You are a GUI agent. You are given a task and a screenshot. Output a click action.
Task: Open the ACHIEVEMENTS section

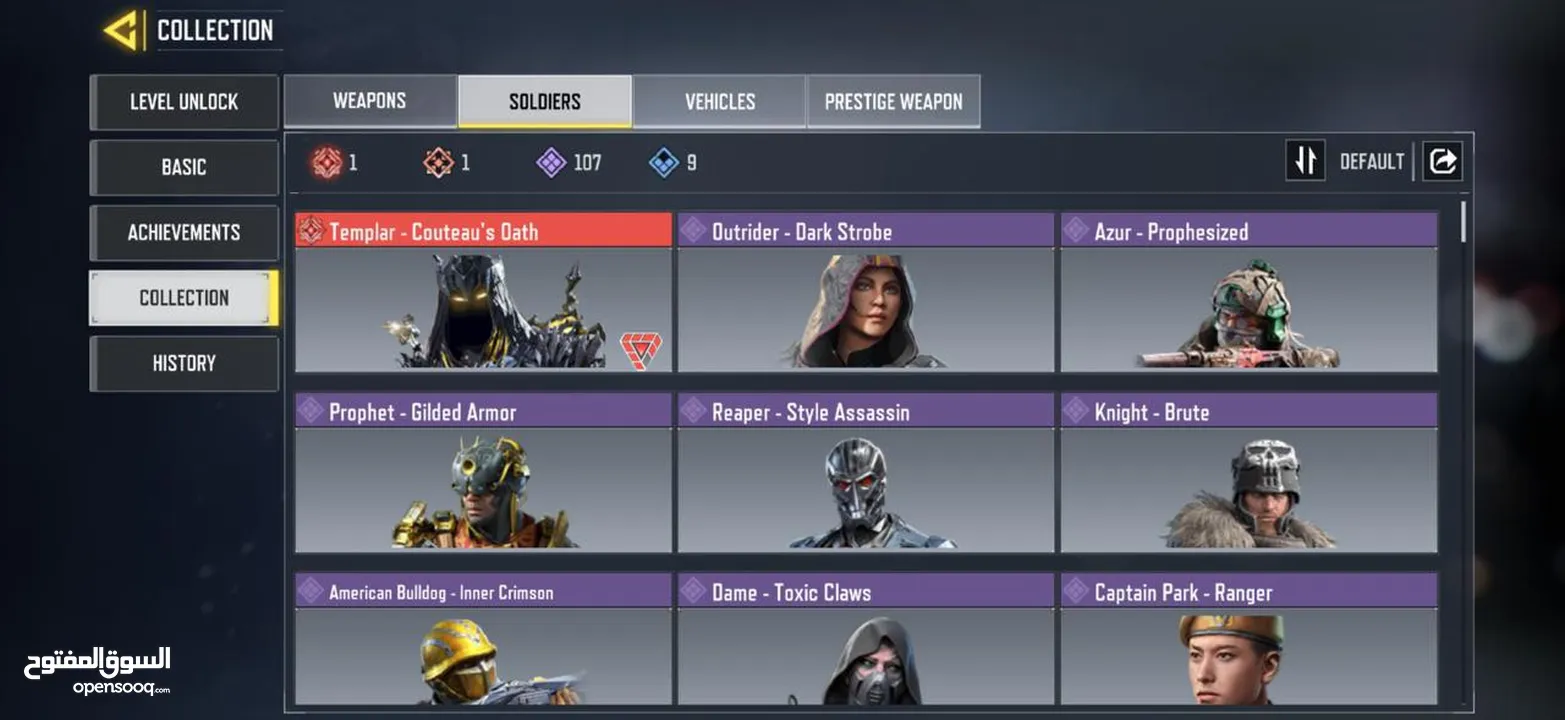[x=184, y=232]
